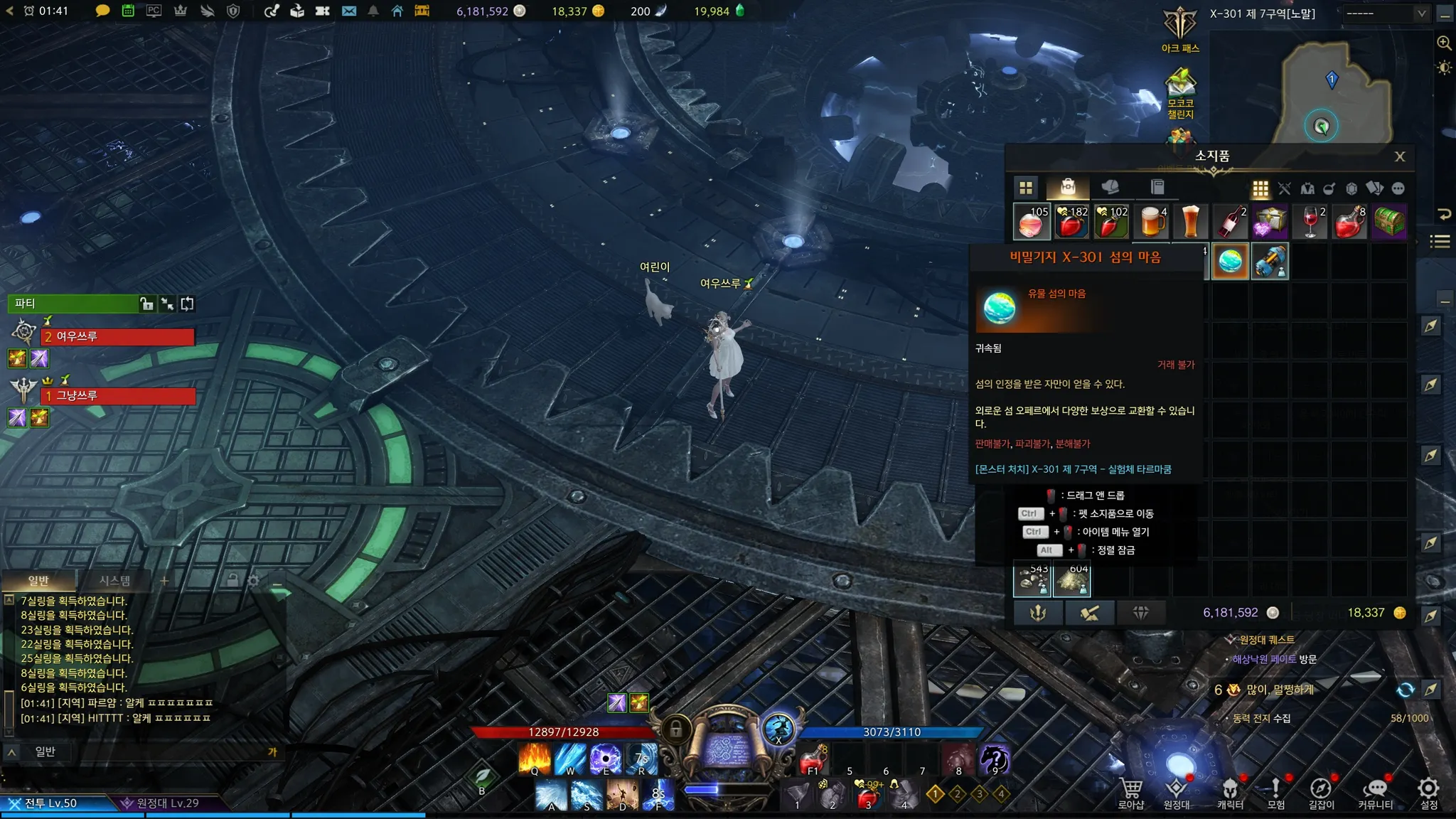This screenshot has height=819, width=1456.
Task: Click the minimap zoom magnifier button
Action: 1444,43
